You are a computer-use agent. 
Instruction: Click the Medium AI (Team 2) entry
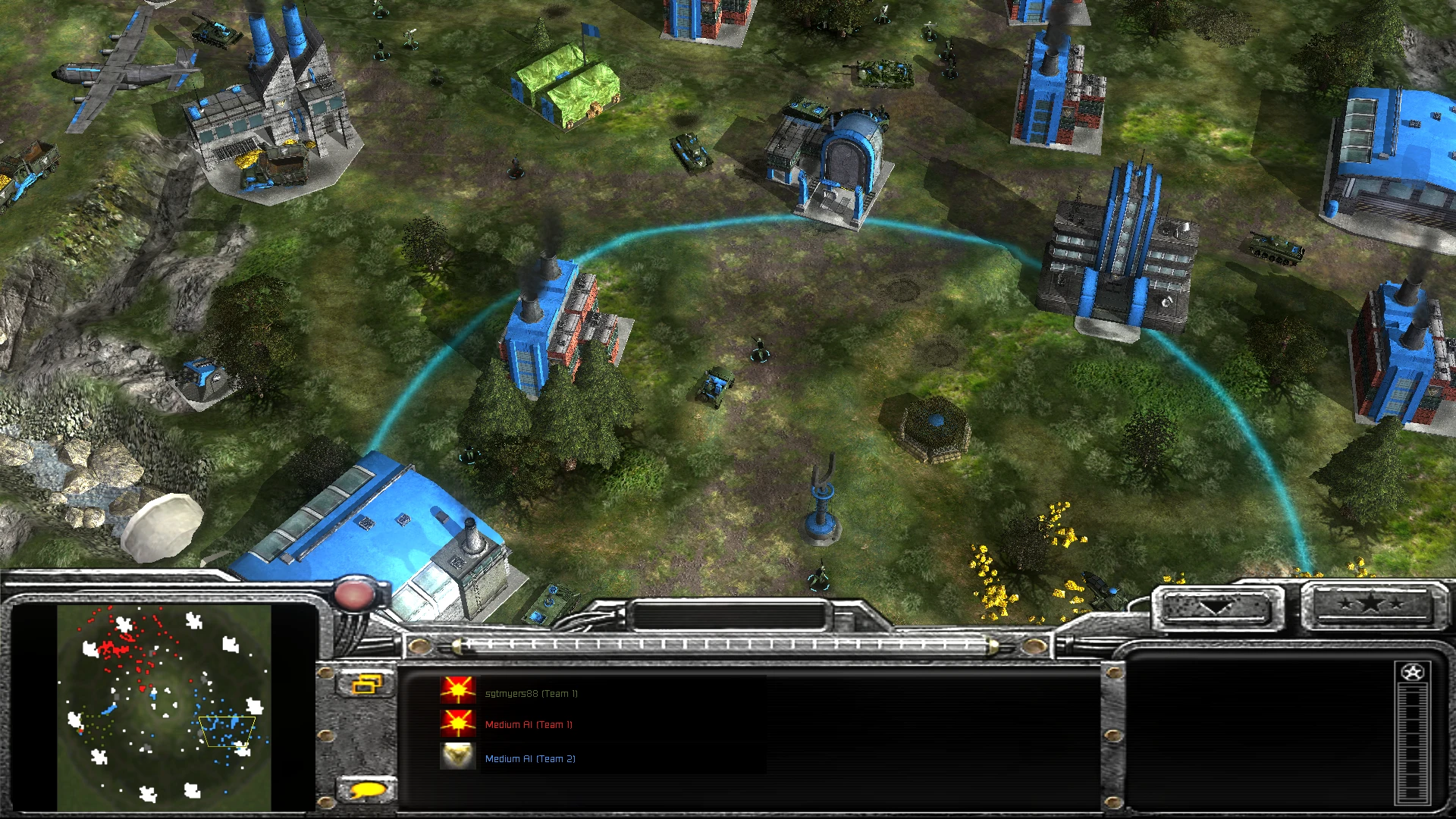(531, 758)
